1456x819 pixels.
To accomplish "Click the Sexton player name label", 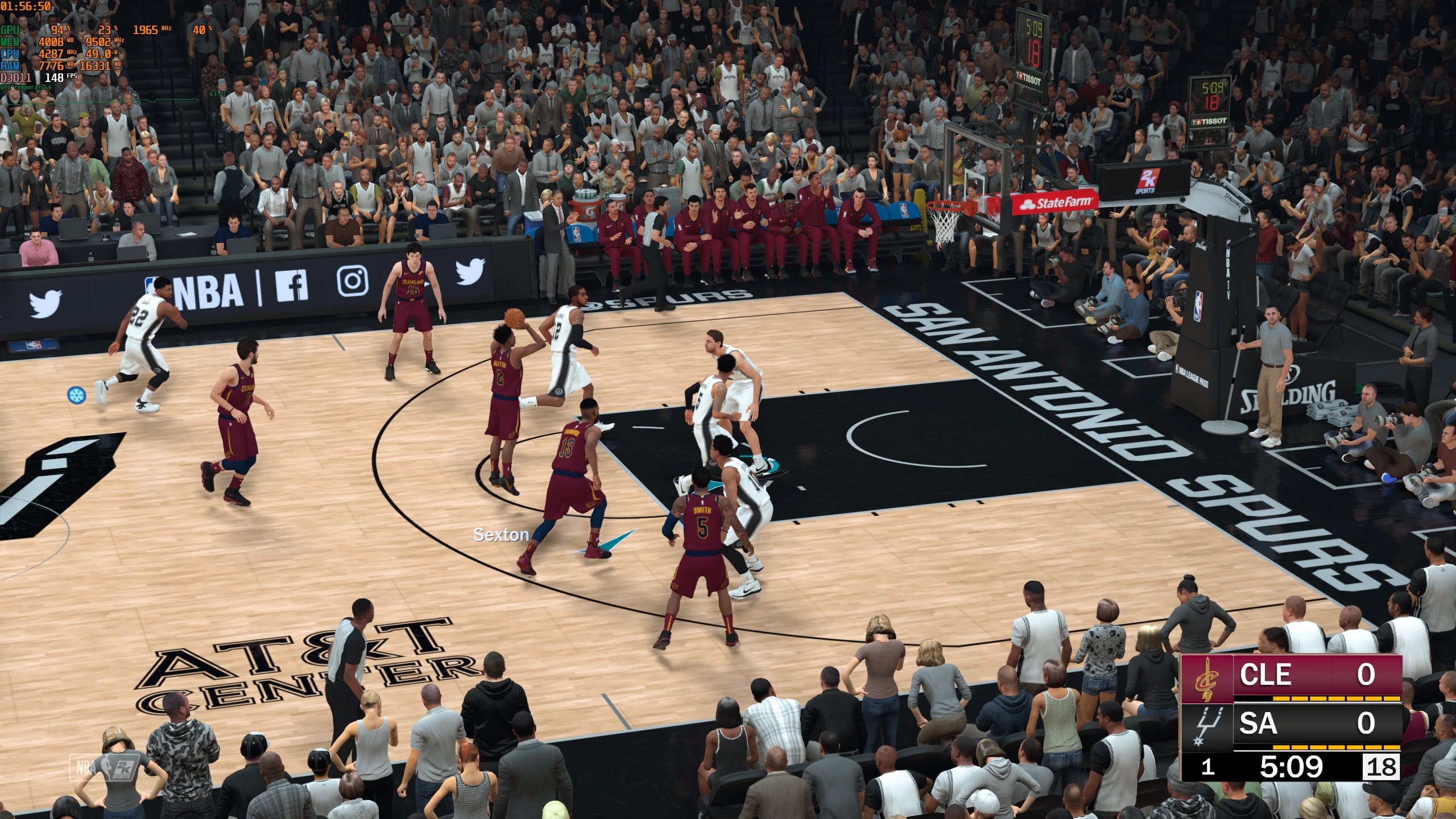I will [x=501, y=535].
